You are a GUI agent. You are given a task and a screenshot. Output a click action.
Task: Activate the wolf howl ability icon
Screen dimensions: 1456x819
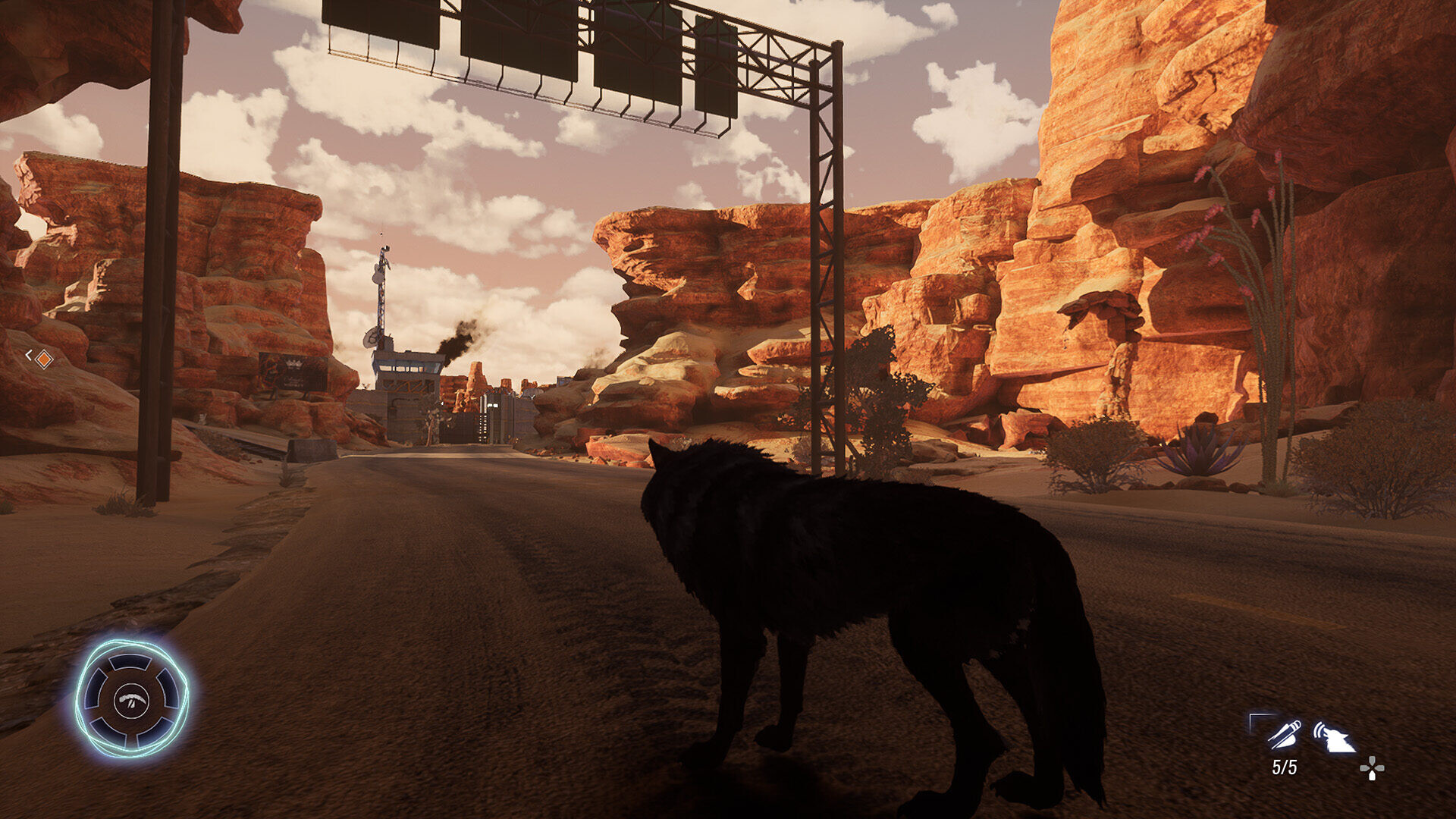[1333, 736]
